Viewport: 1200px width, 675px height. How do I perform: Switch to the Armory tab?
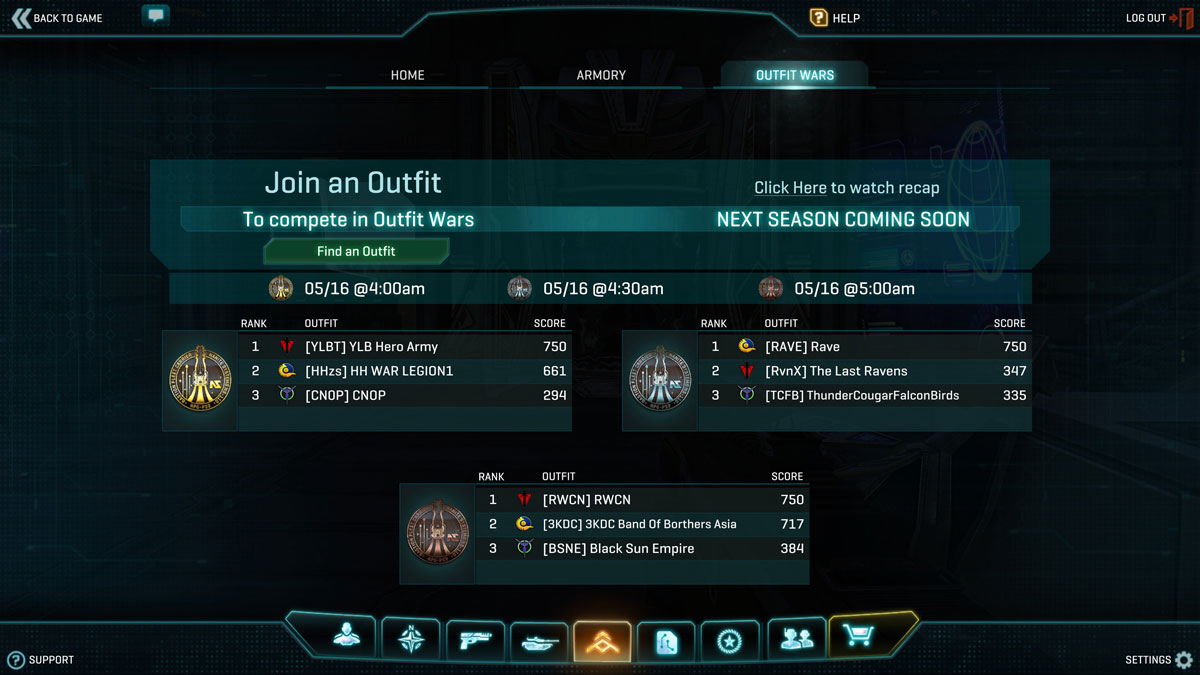(x=601, y=75)
